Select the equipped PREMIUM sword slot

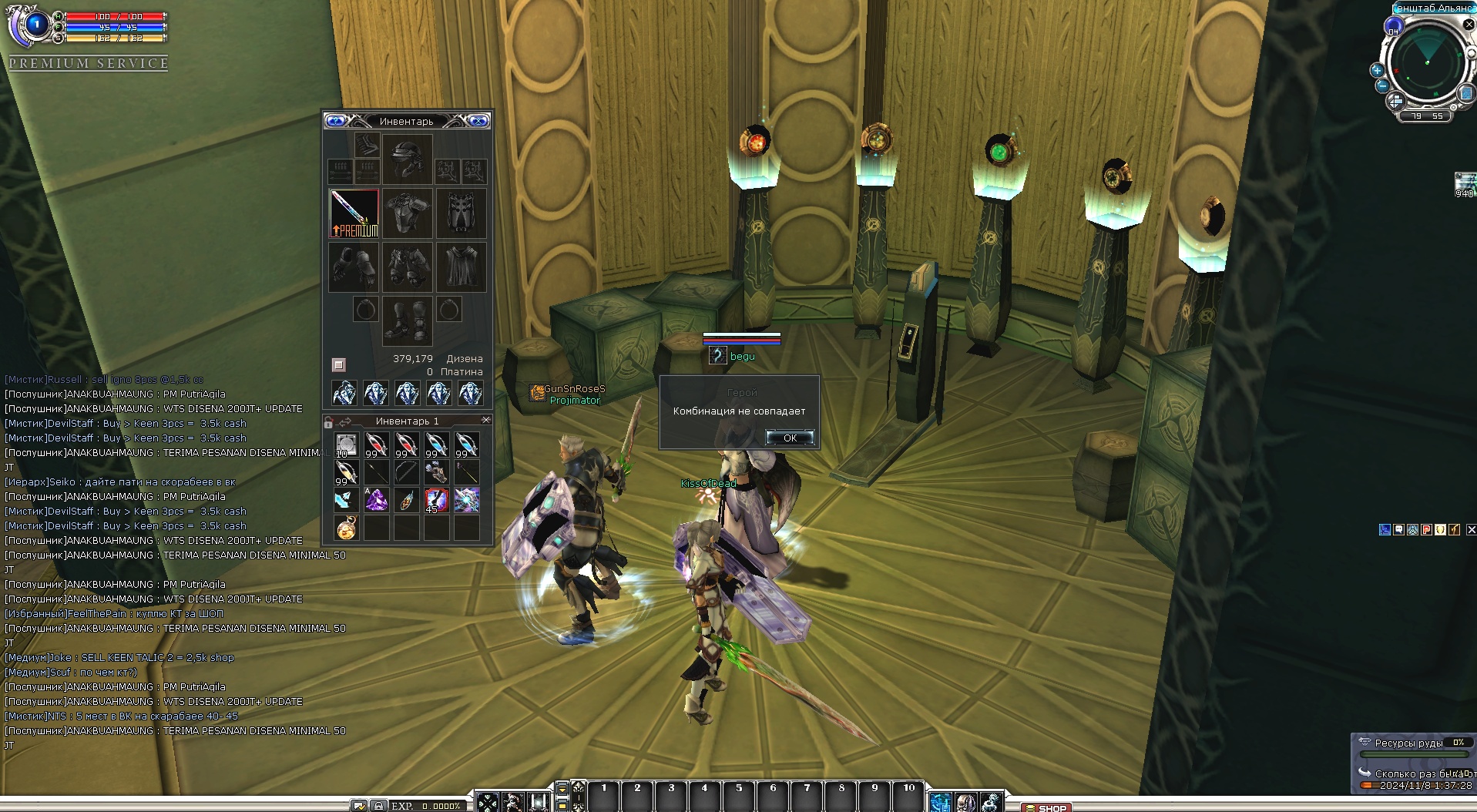pos(354,213)
